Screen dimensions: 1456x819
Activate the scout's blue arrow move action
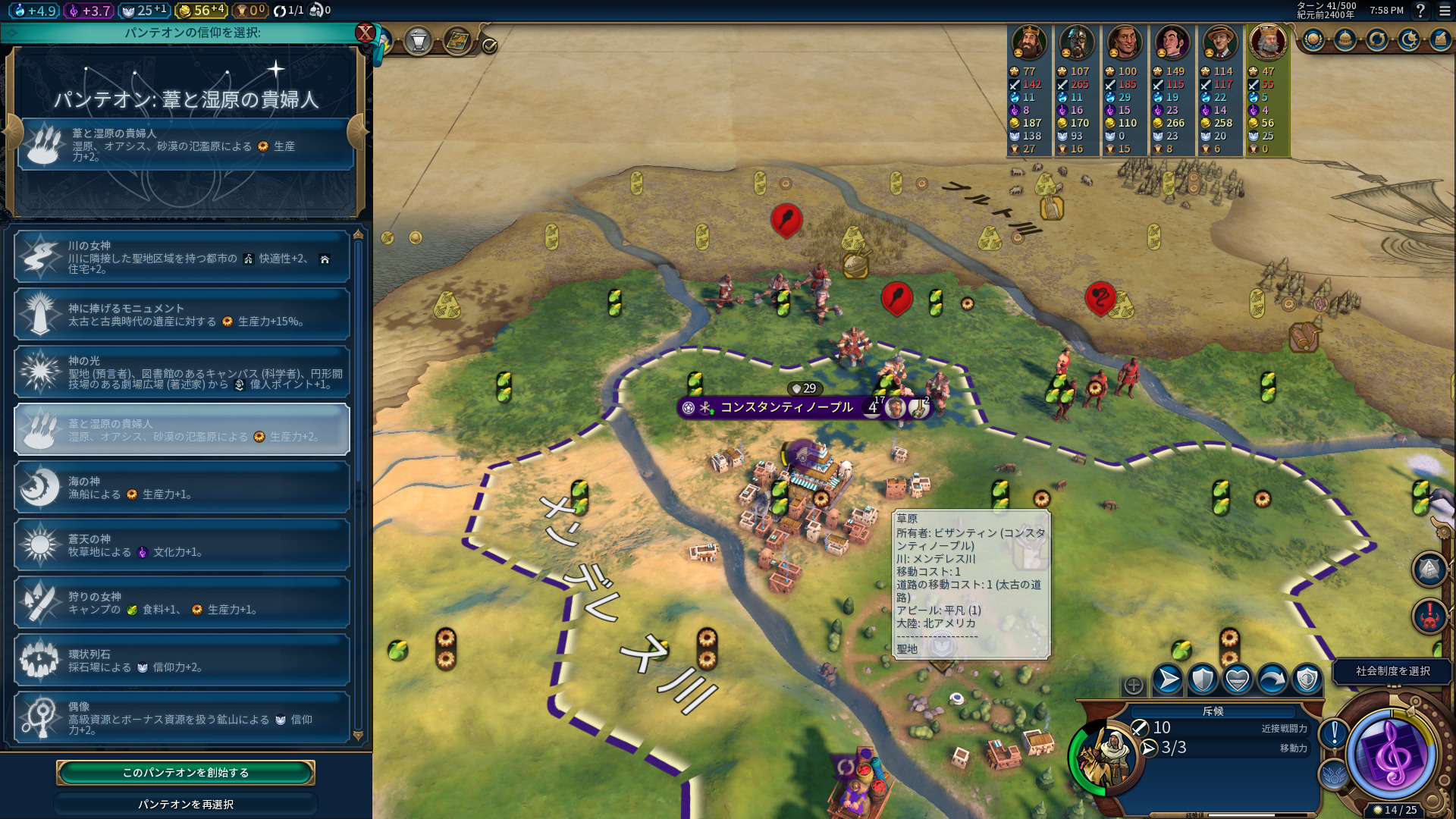click(x=1168, y=679)
